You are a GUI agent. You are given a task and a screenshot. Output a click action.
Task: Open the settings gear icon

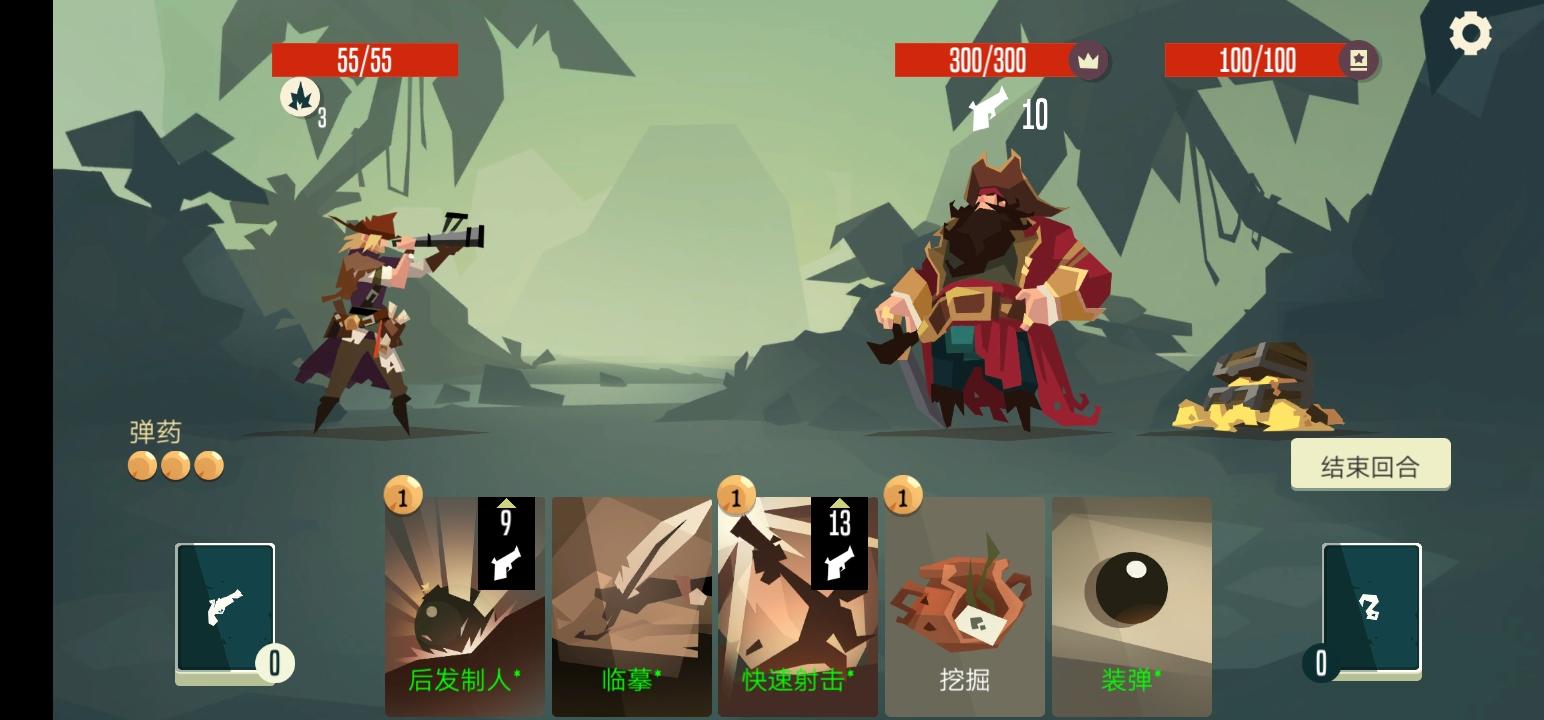1469,33
